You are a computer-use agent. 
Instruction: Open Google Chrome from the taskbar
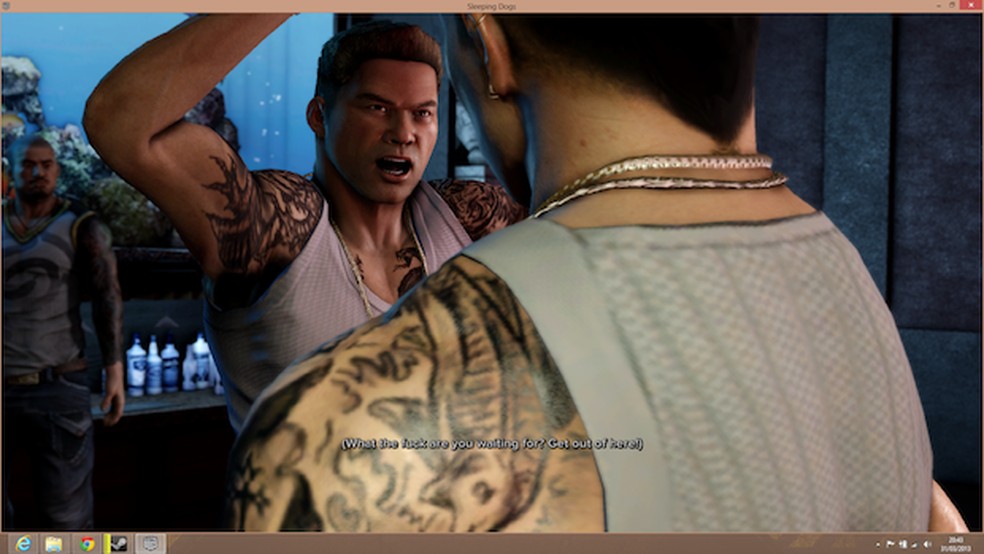[x=87, y=543]
